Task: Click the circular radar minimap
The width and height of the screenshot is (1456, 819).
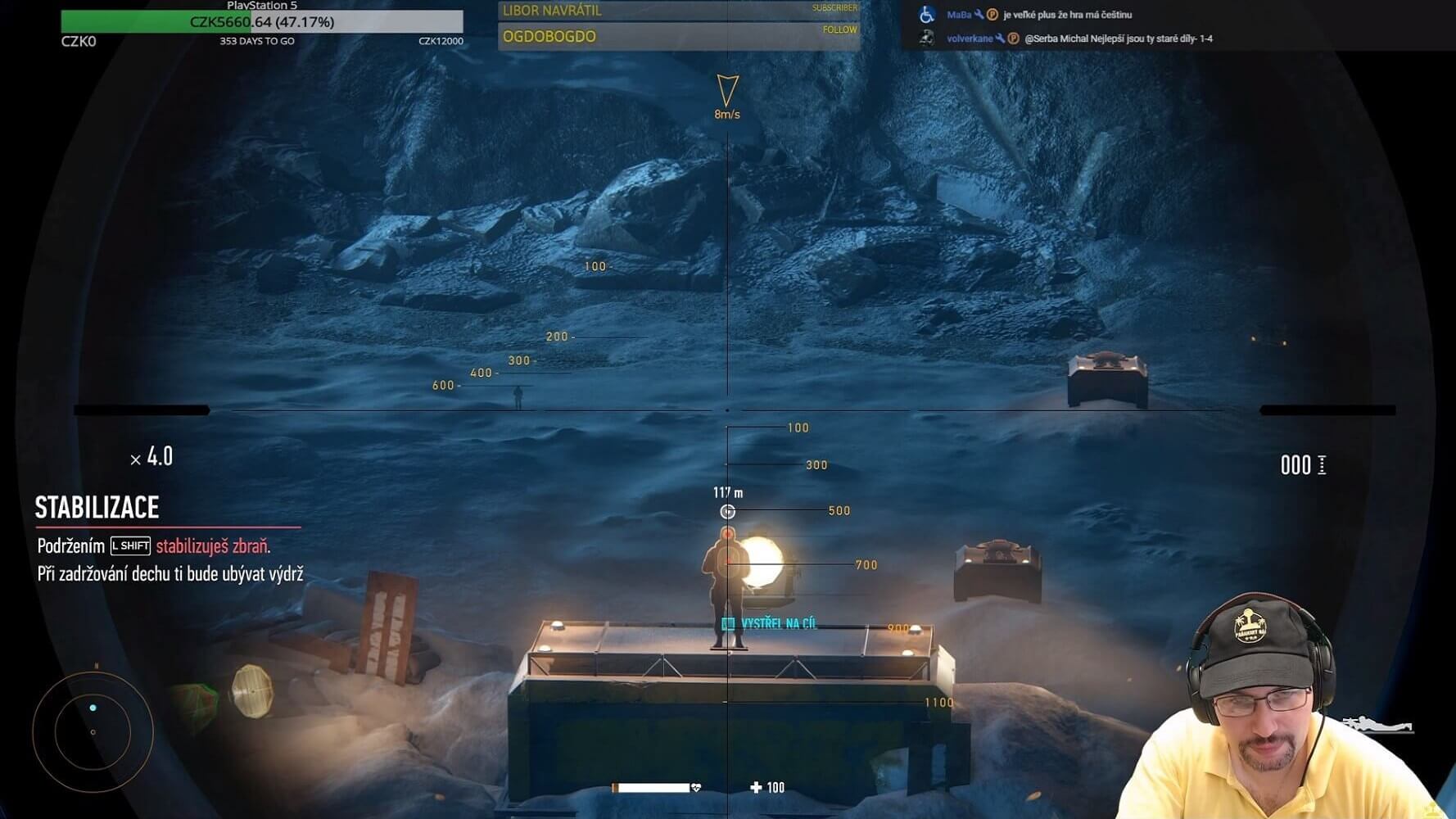Action: (93, 731)
